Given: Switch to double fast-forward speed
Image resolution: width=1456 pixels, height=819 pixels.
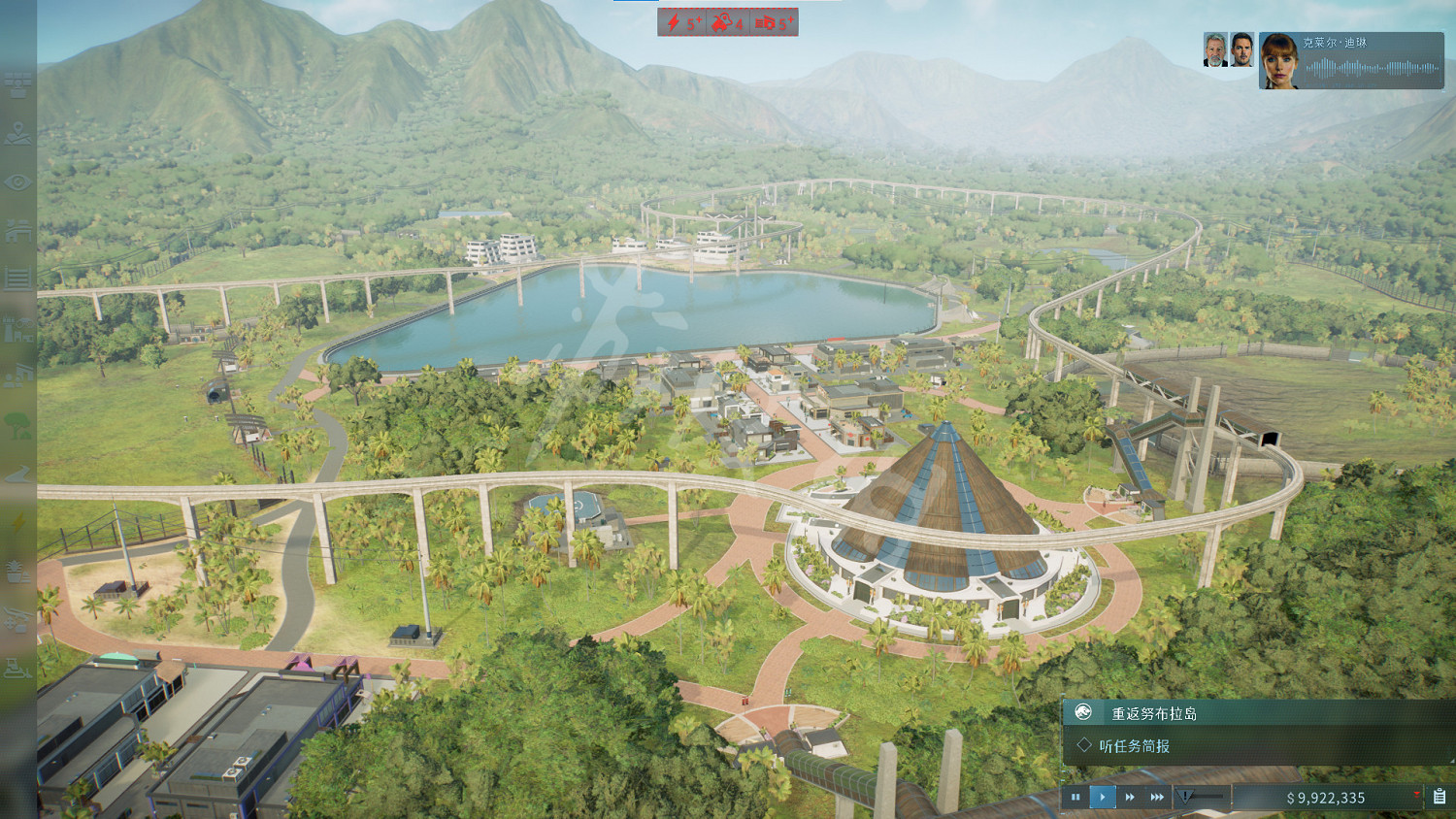Looking at the screenshot, I should coord(1130,797).
